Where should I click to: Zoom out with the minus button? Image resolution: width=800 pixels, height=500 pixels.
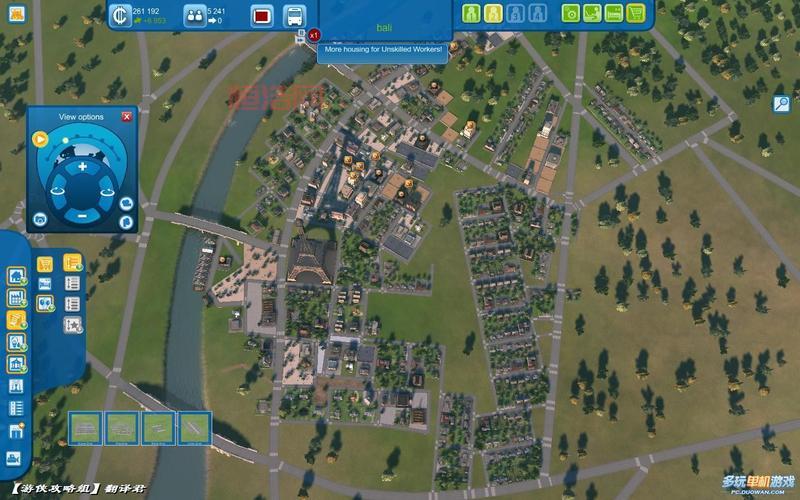tap(82, 215)
